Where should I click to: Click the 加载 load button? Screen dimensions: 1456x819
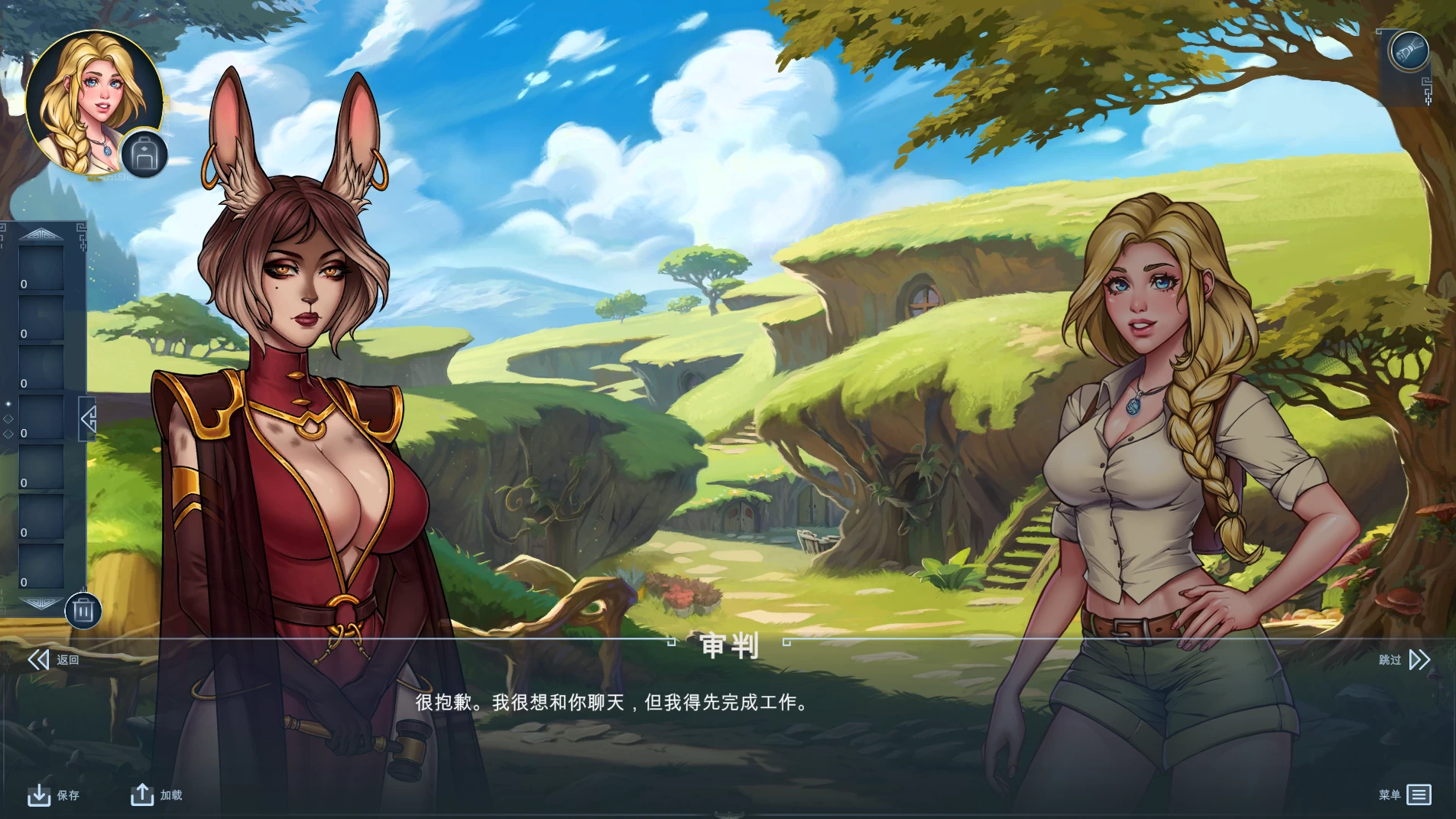pos(173,795)
